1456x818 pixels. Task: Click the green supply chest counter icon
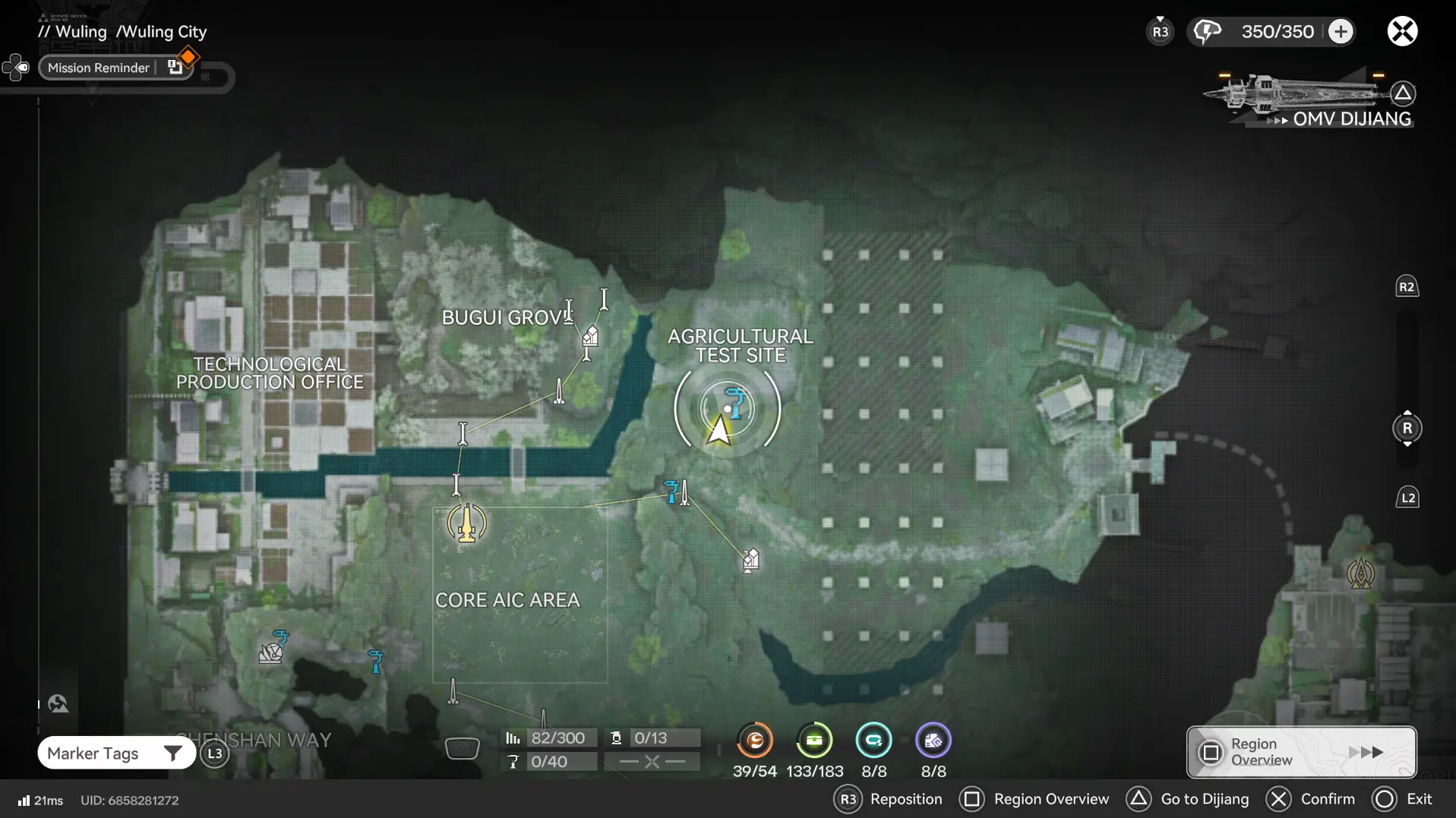814,741
